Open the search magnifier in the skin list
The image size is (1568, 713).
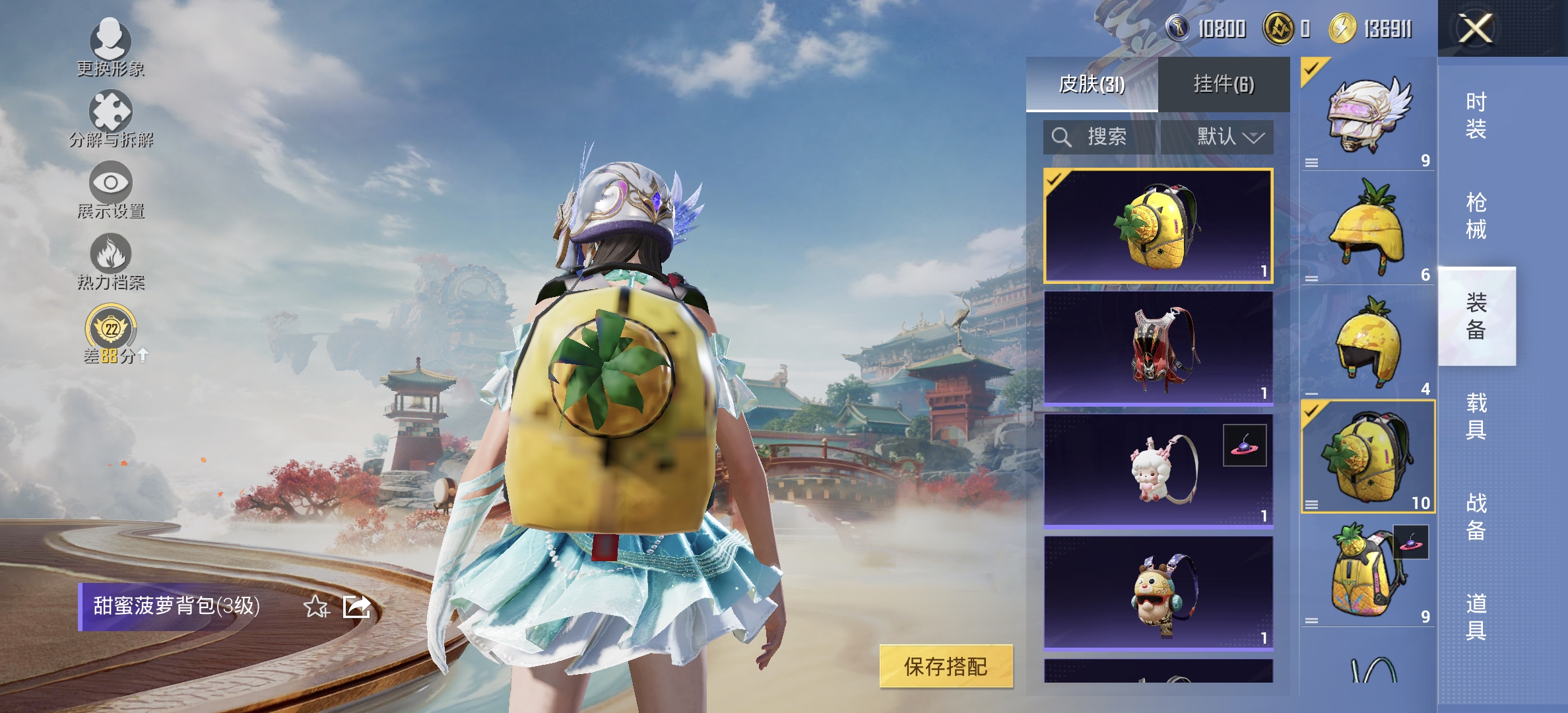coord(1061,138)
